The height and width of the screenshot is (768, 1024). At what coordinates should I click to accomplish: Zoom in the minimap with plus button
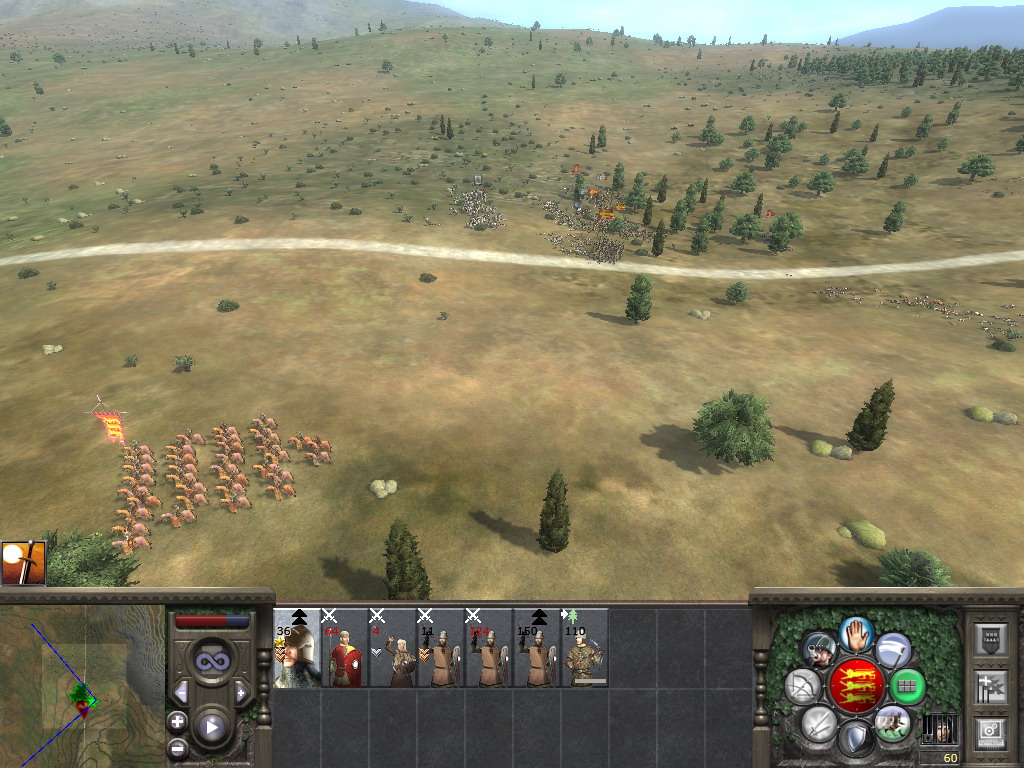[177, 720]
